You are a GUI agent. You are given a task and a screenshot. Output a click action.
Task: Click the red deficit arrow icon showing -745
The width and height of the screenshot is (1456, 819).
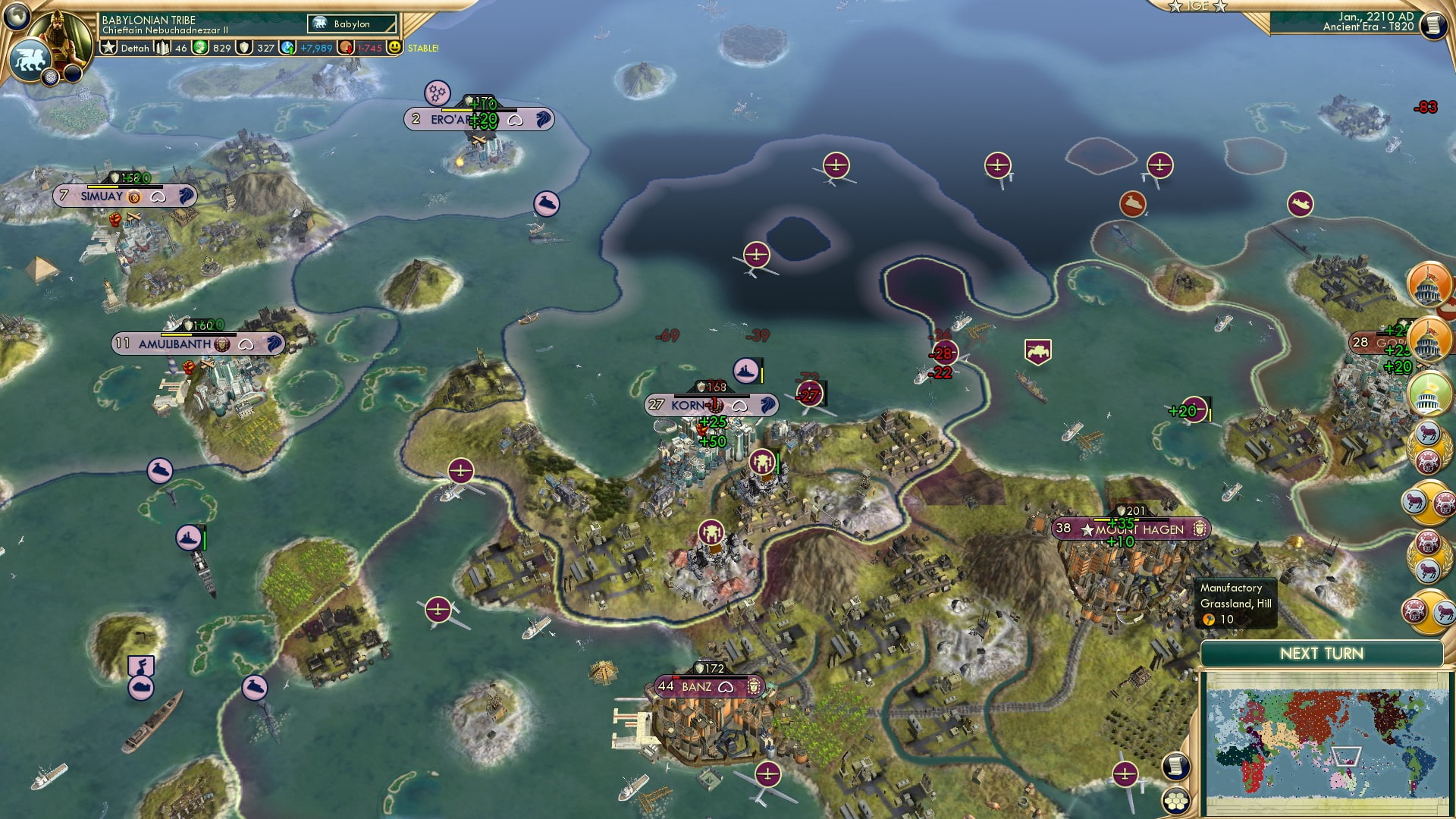click(x=346, y=47)
